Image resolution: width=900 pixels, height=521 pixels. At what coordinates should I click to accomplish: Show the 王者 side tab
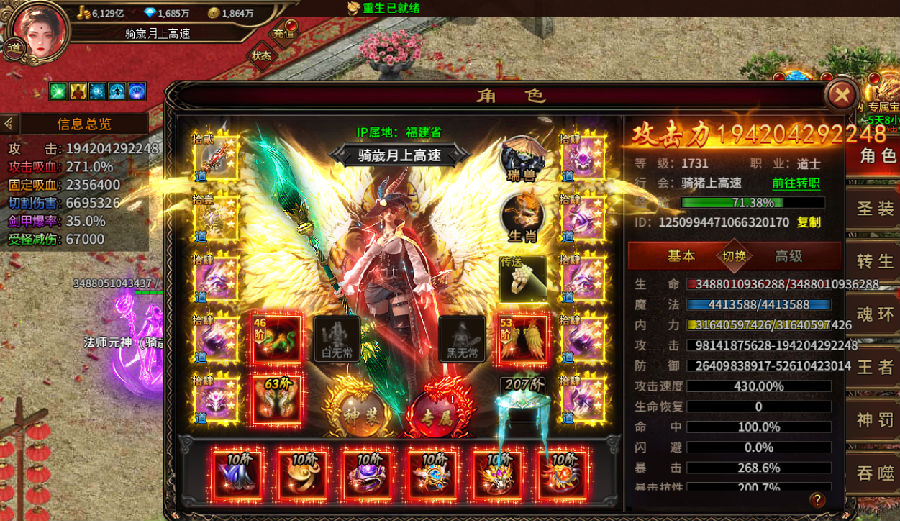[877, 367]
